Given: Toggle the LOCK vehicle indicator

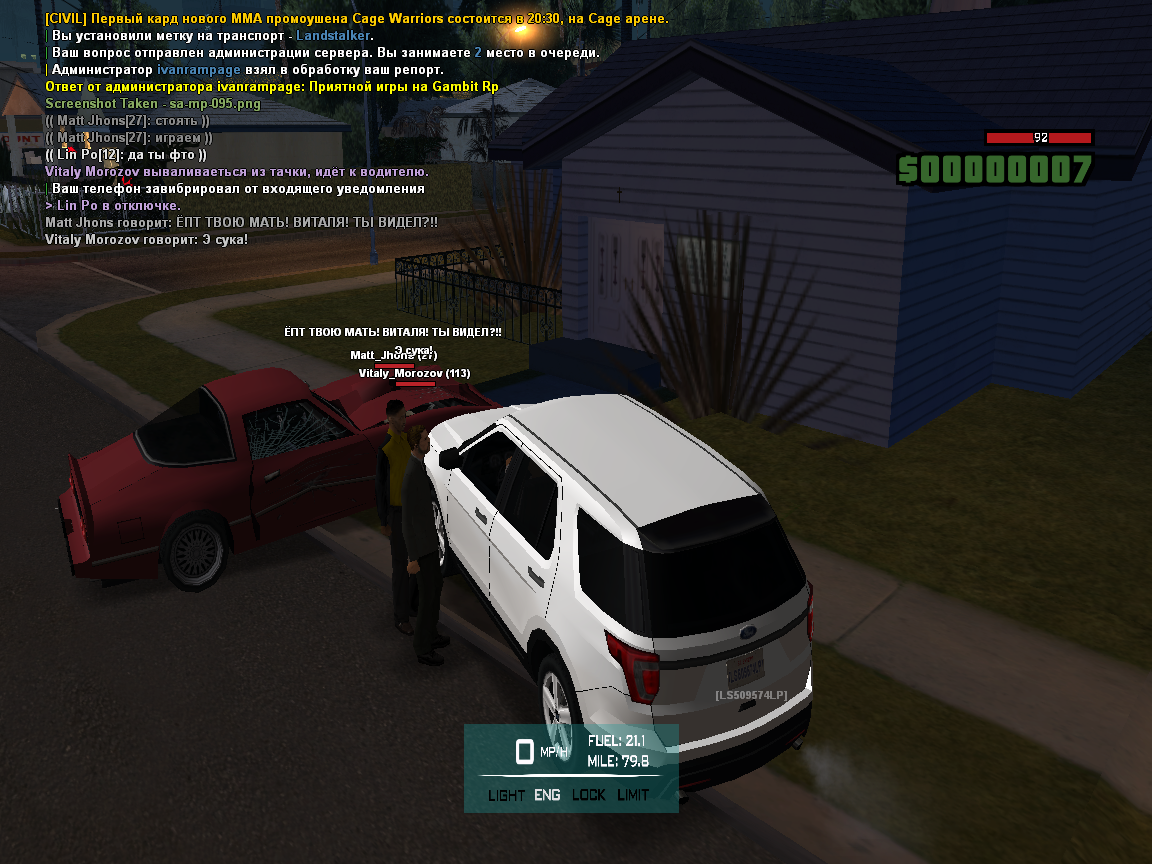Looking at the screenshot, I should pos(589,795).
